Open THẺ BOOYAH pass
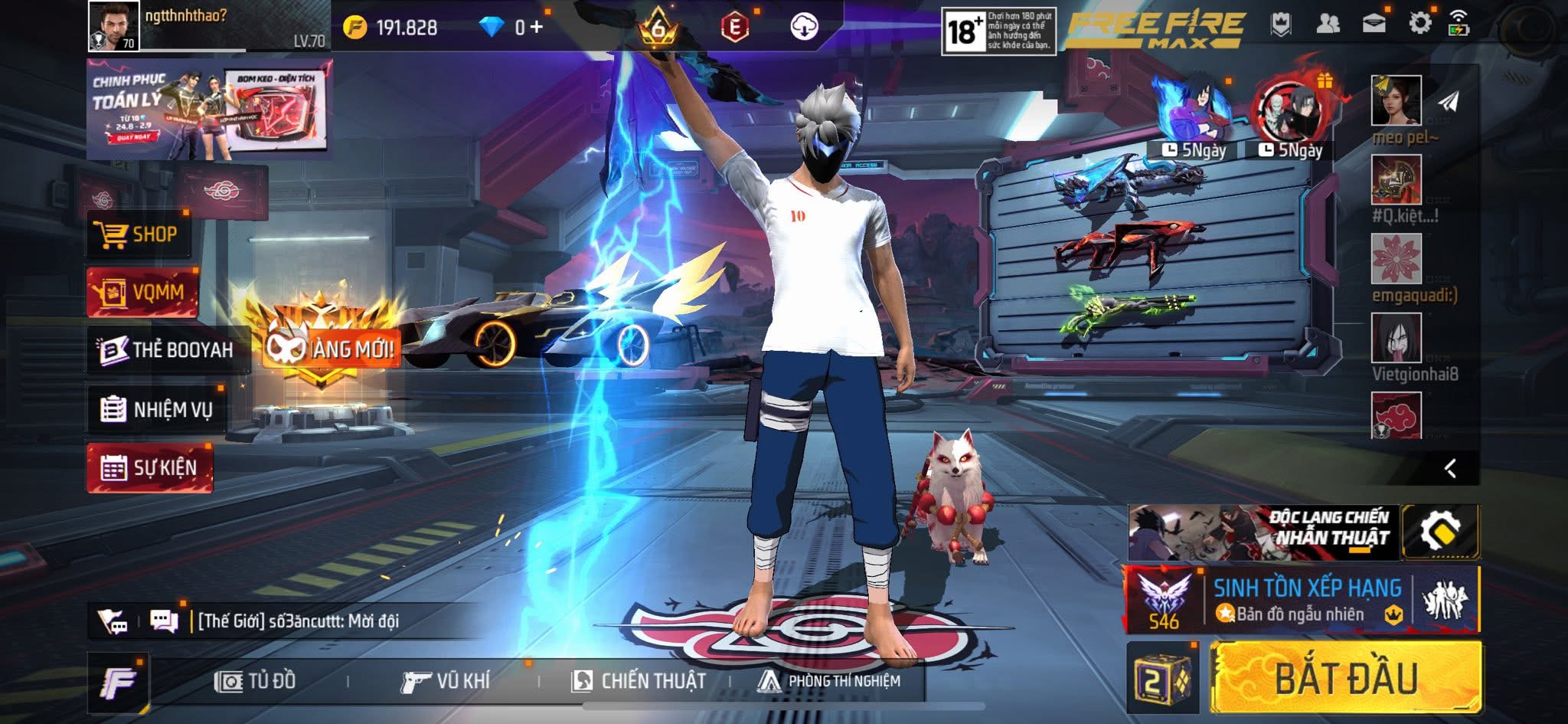 click(x=168, y=350)
